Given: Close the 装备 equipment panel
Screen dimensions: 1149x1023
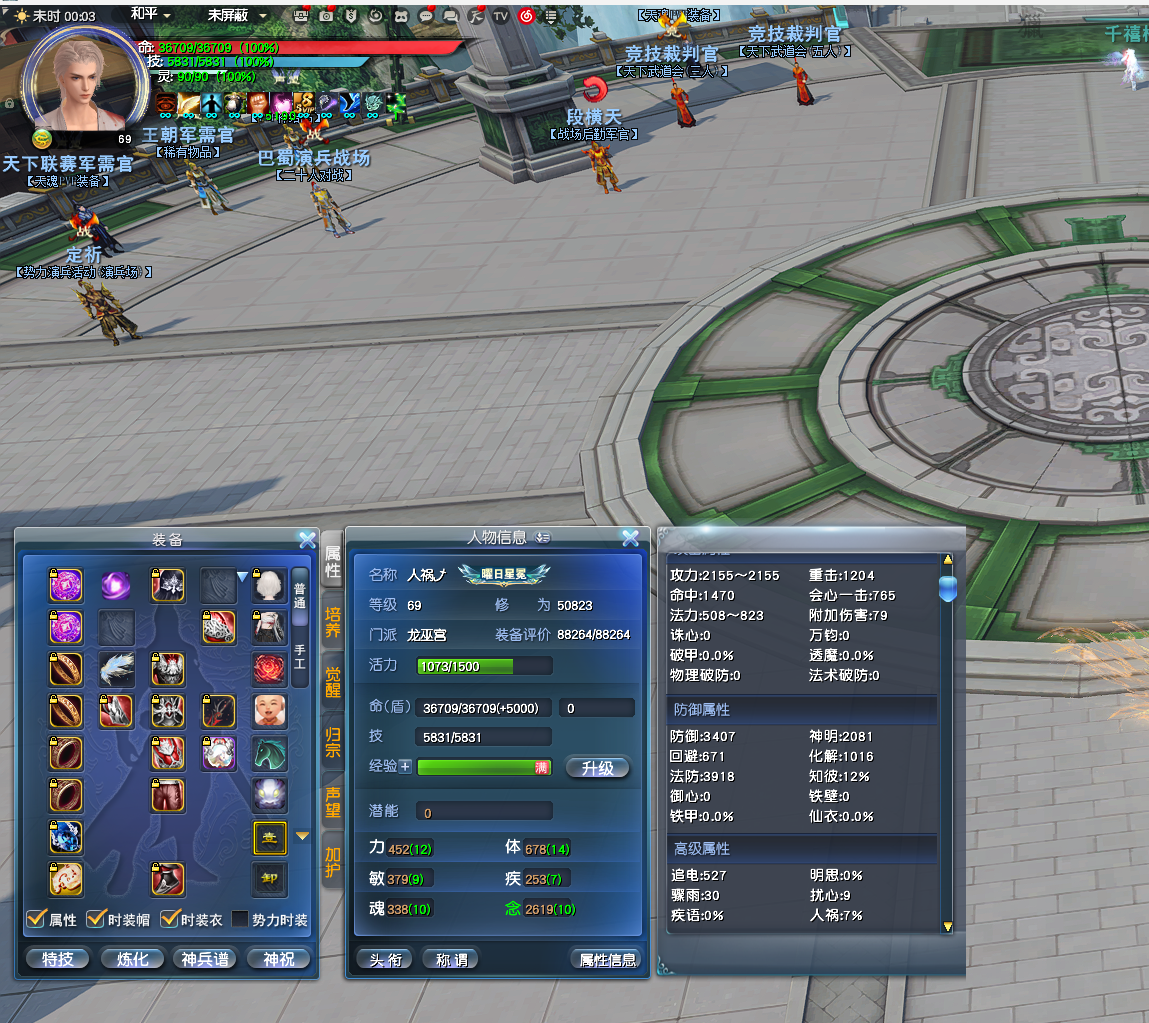Looking at the screenshot, I should 307,539.
